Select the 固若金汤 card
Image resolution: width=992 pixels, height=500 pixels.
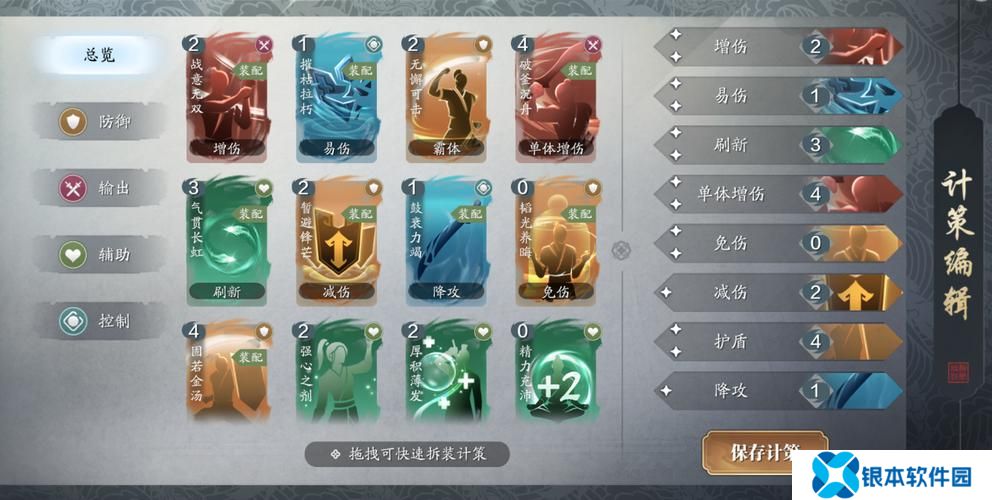(x=227, y=372)
